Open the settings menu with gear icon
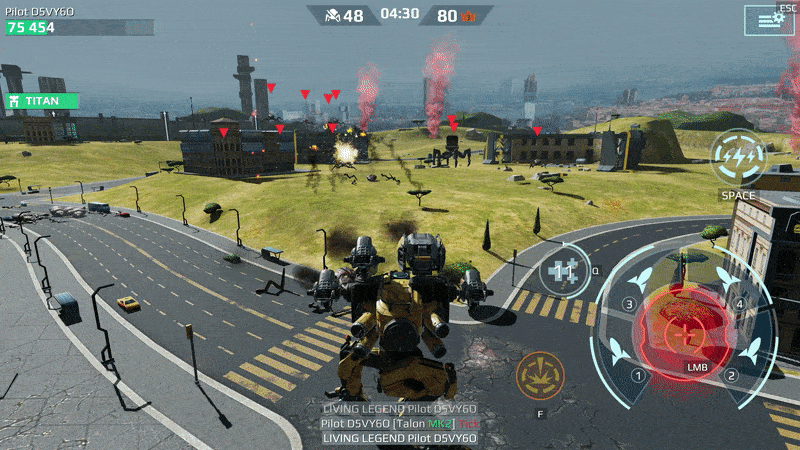800x450 pixels. (768, 20)
